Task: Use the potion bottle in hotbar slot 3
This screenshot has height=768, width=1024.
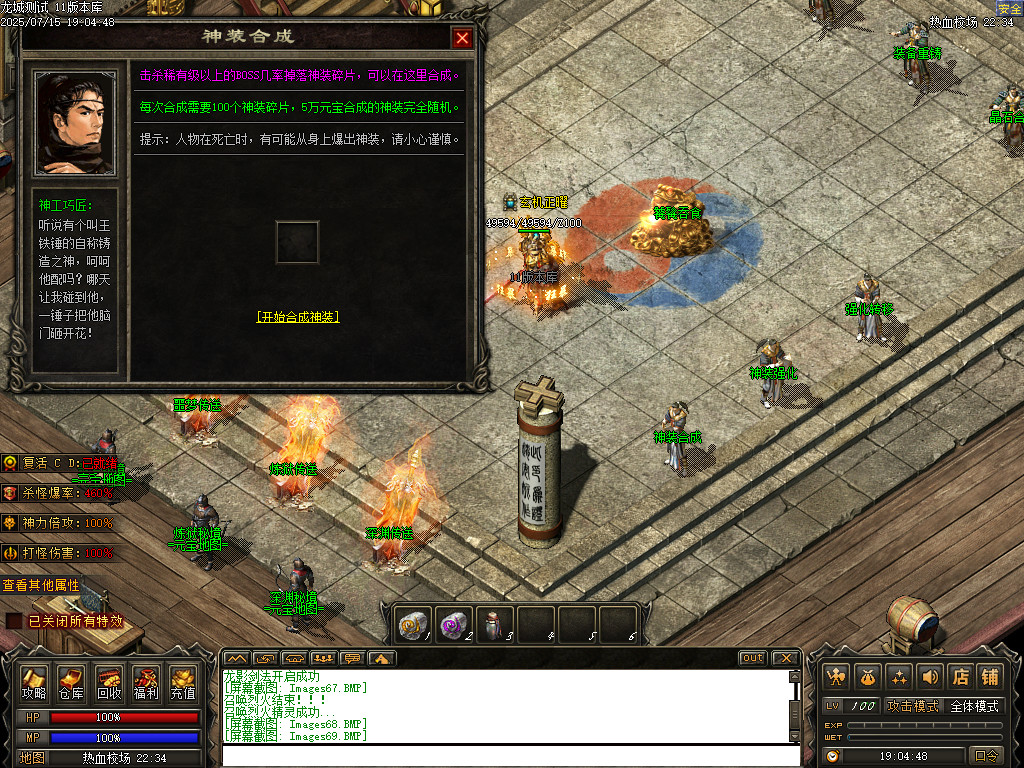Action: (494, 624)
